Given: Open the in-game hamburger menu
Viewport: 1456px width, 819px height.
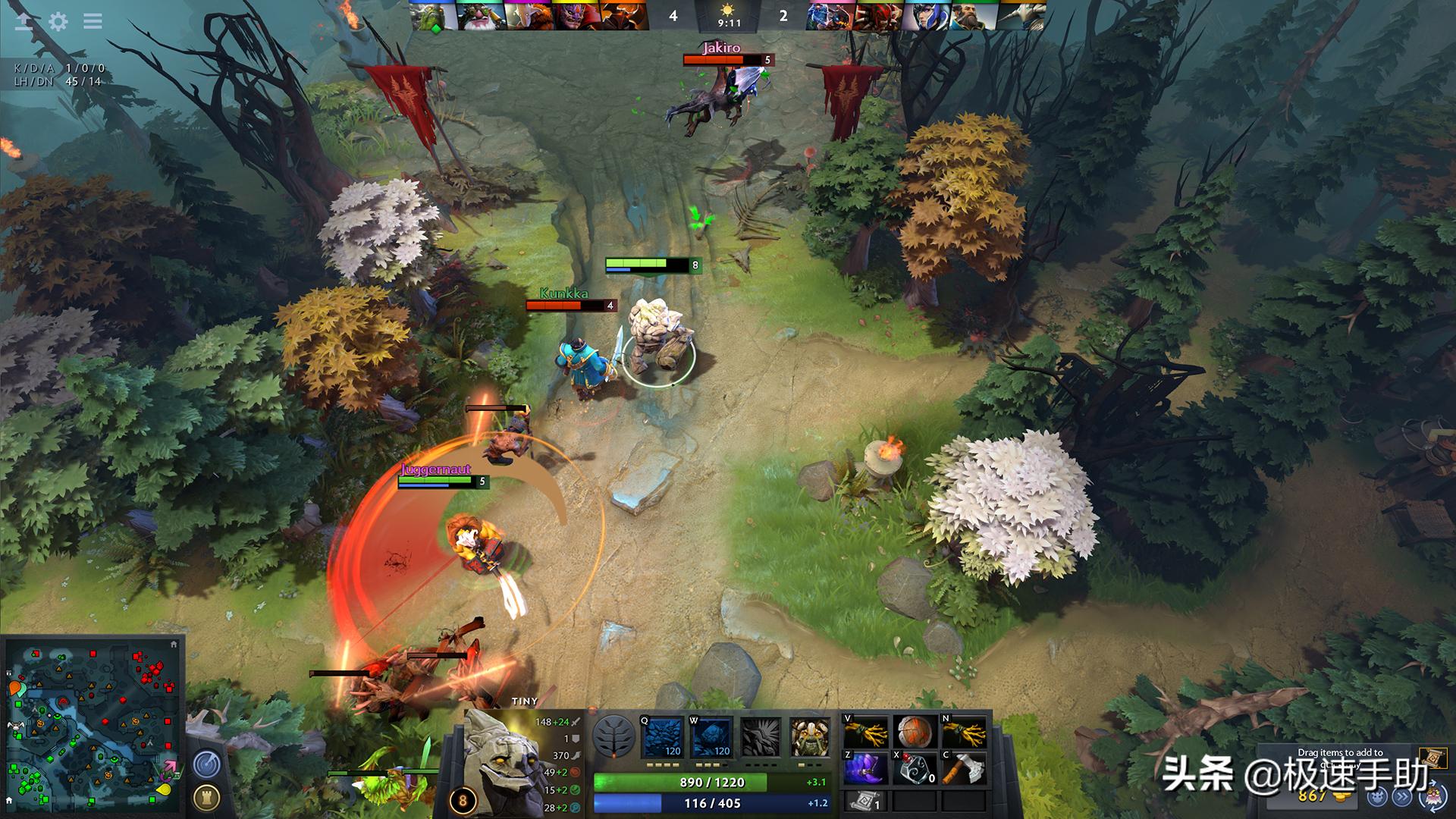Looking at the screenshot, I should coord(91,22).
